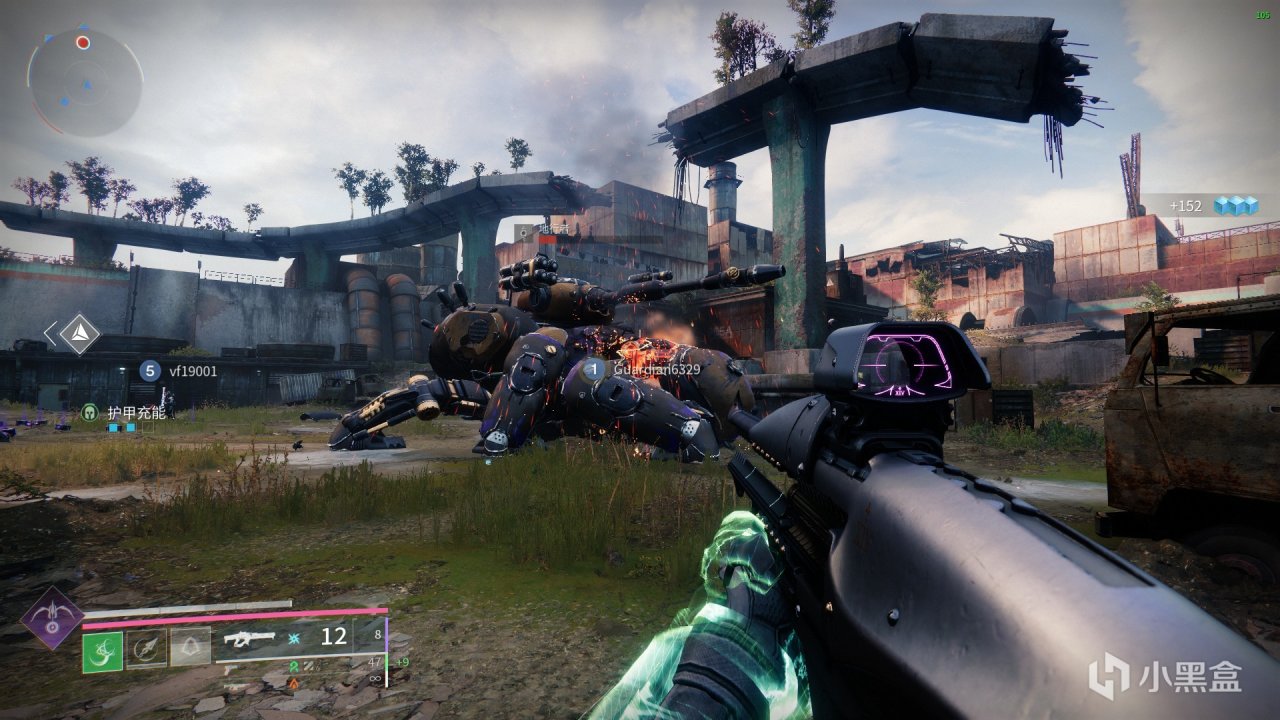Select the green grenade ability icon
This screenshot has width=1280, height=720.
pos(102,651)
